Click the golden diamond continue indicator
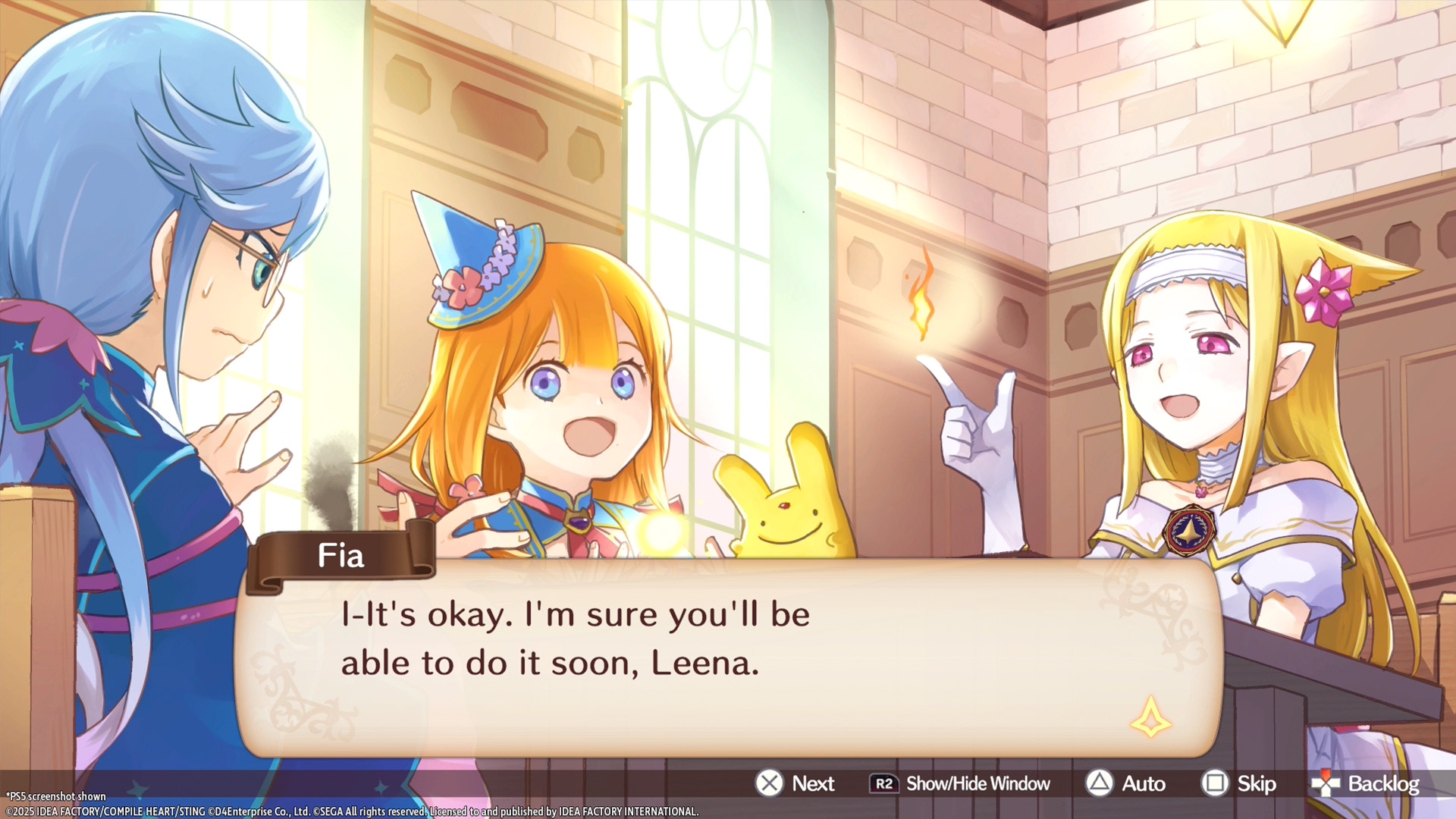Image resolution: width=1456 pixels, height=819 pixels. click(1150, 717)
